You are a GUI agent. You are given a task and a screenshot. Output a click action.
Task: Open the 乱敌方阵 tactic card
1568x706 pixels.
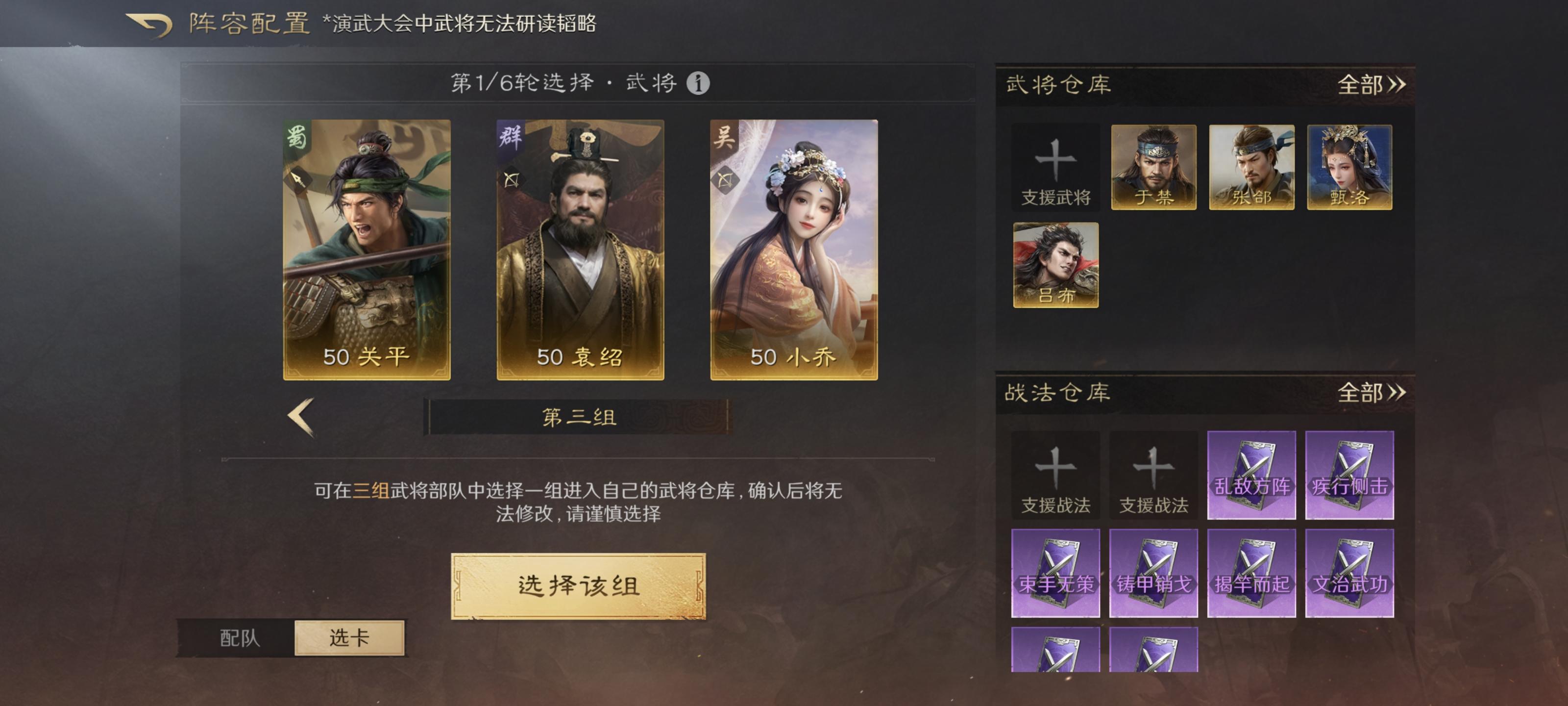pos(1251,475)
